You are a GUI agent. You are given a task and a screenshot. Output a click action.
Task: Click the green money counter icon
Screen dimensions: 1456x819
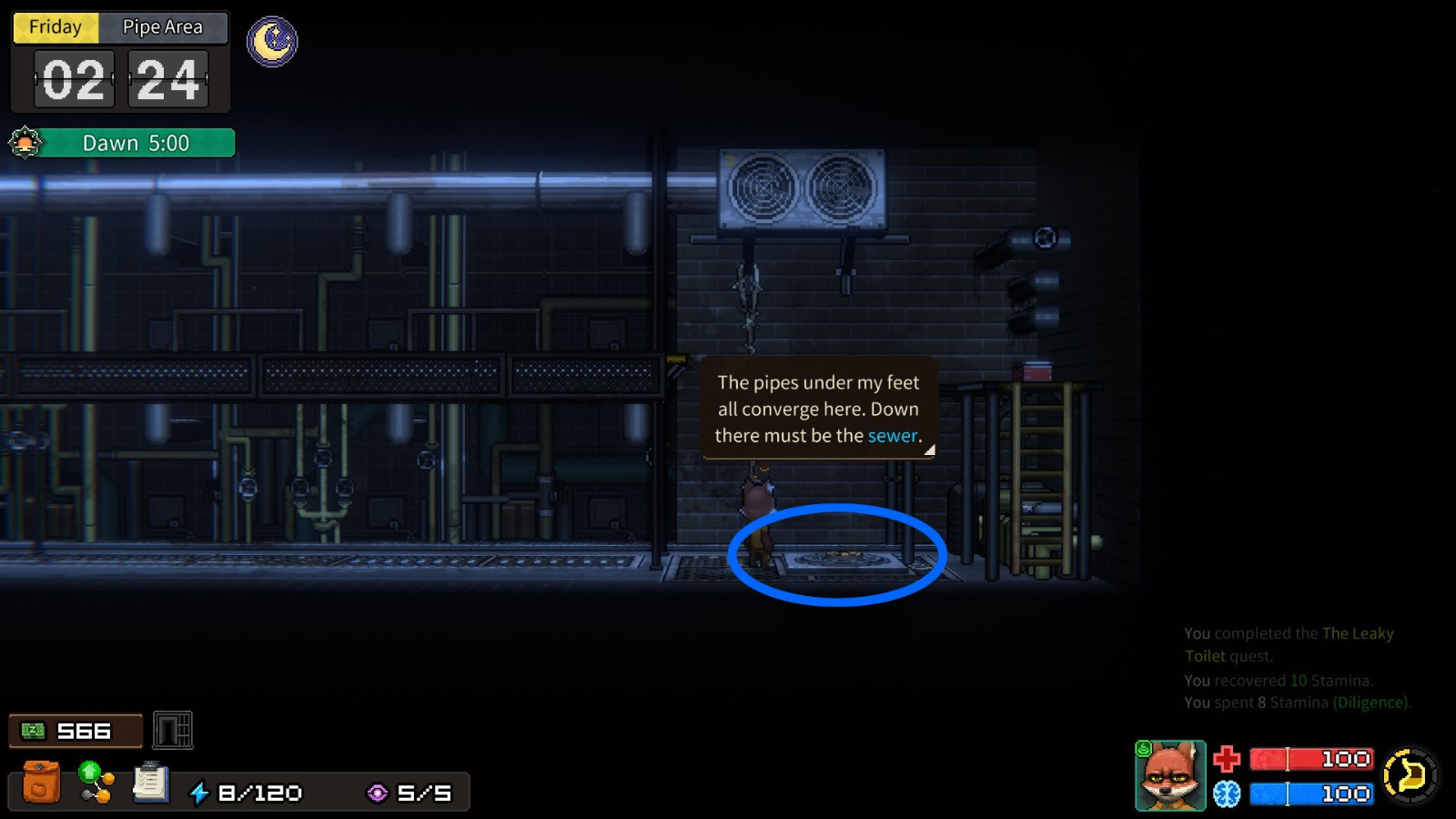(32, 731)
